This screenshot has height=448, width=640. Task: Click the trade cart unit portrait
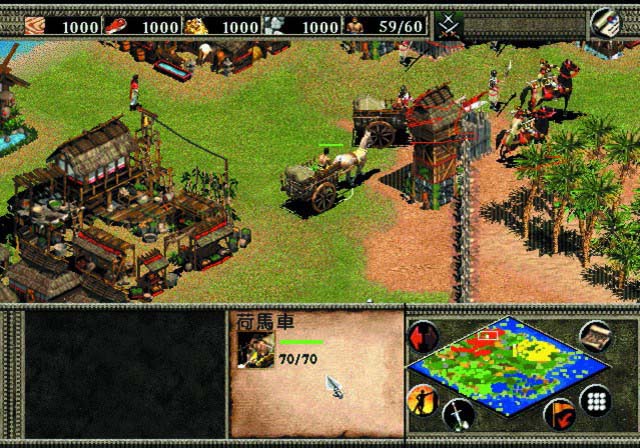(255, 350)
